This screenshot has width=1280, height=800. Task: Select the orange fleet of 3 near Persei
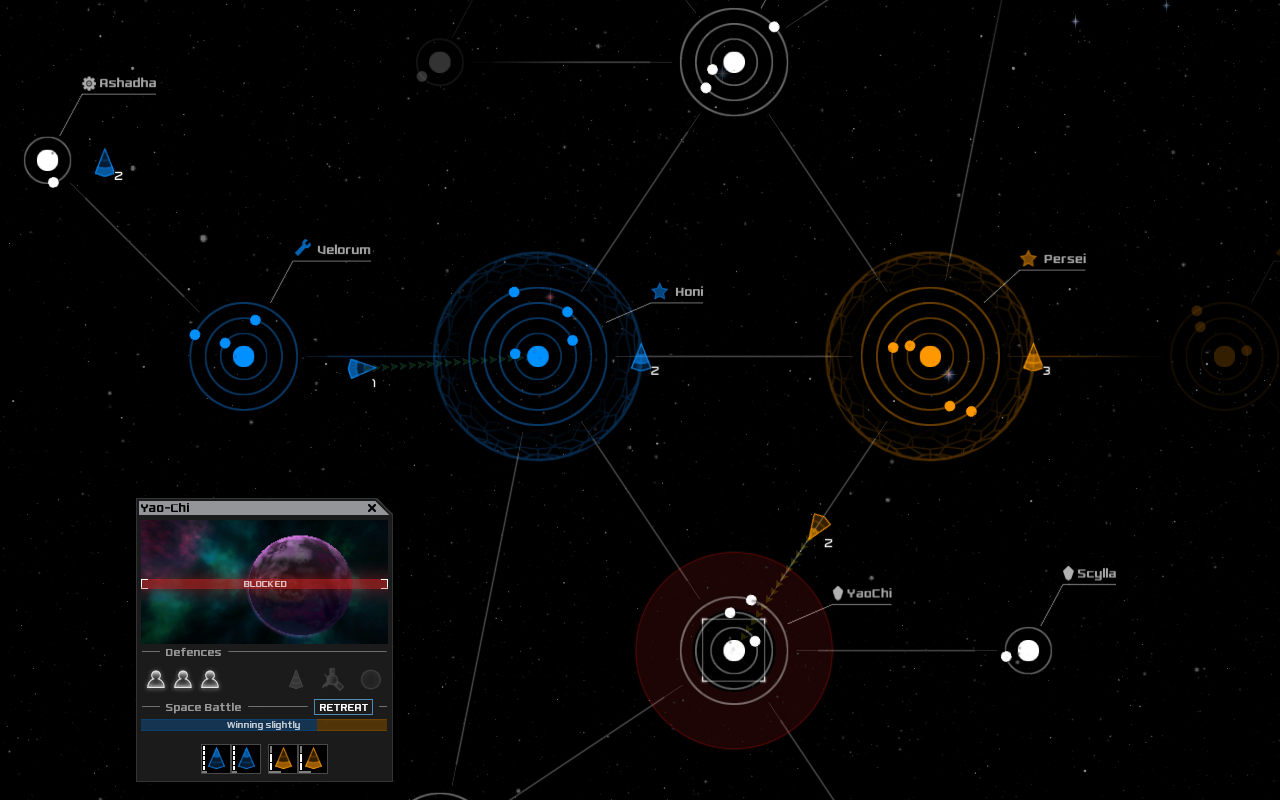click(1033, 357)
